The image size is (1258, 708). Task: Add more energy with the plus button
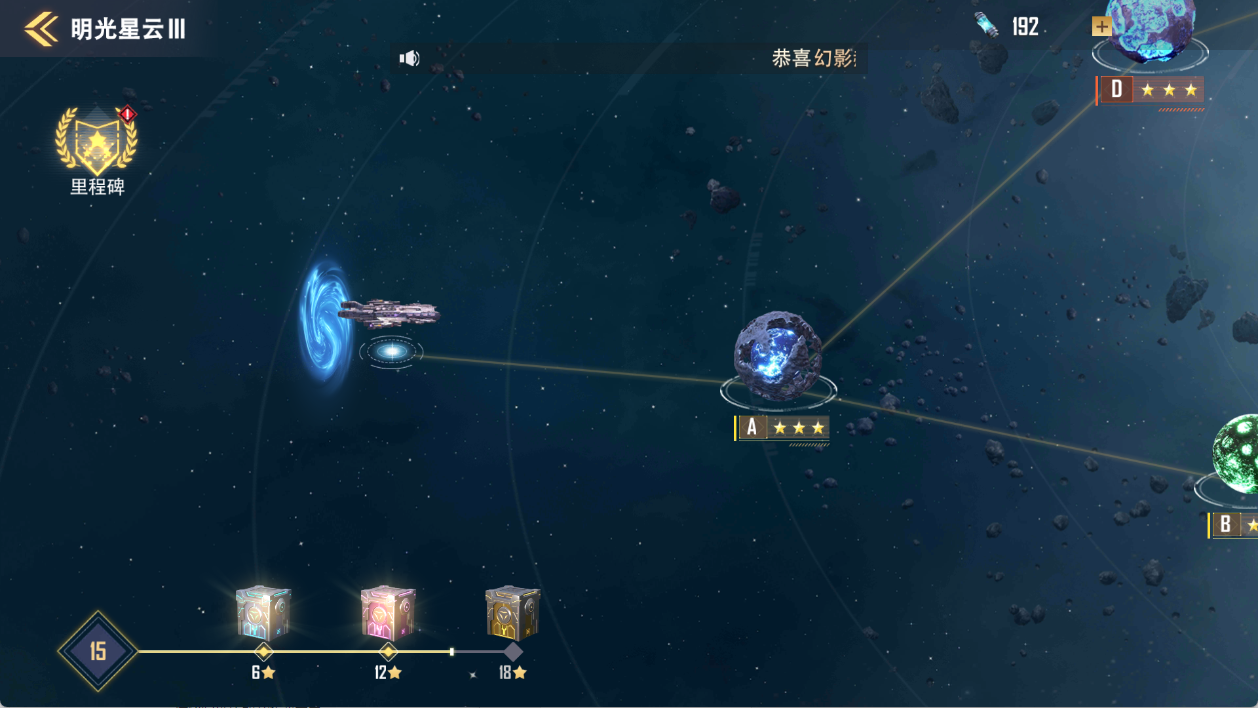(x=1101, y=26)
